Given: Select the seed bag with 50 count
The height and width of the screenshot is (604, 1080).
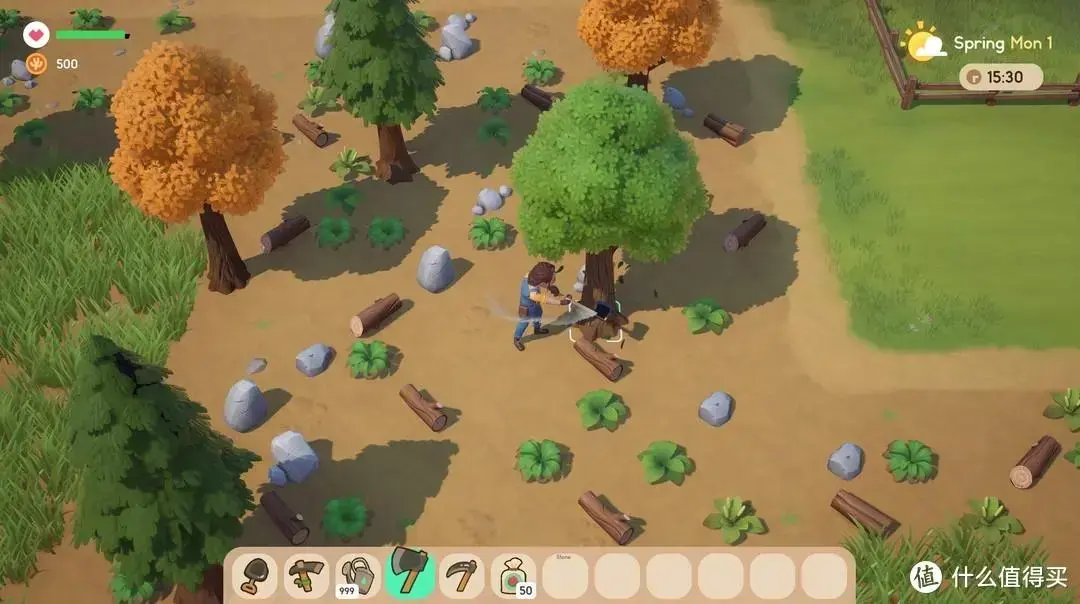Looking at the screenshot, I should (514, 576).
